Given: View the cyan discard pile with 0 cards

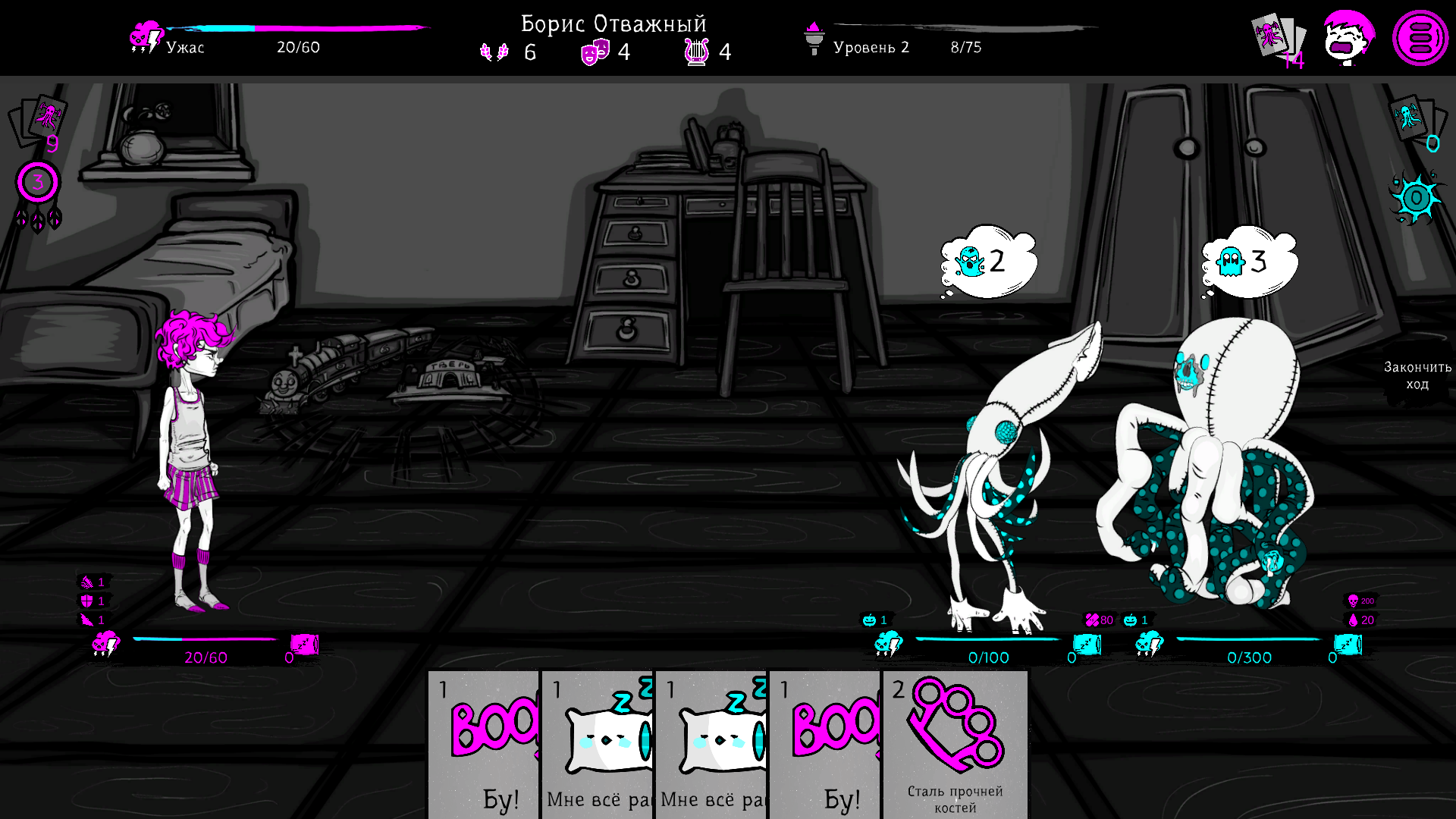Looking at the screenshot, I should (1415, 120).
